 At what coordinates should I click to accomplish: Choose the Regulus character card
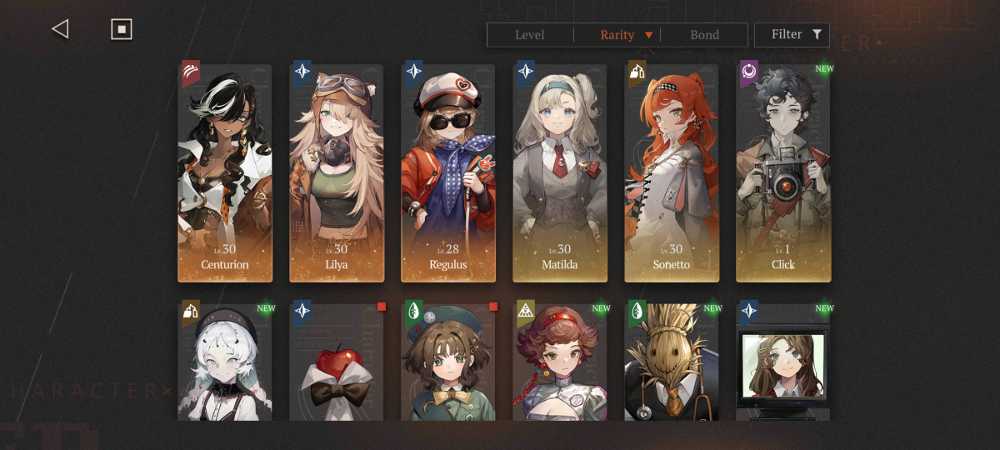[448, 173]
